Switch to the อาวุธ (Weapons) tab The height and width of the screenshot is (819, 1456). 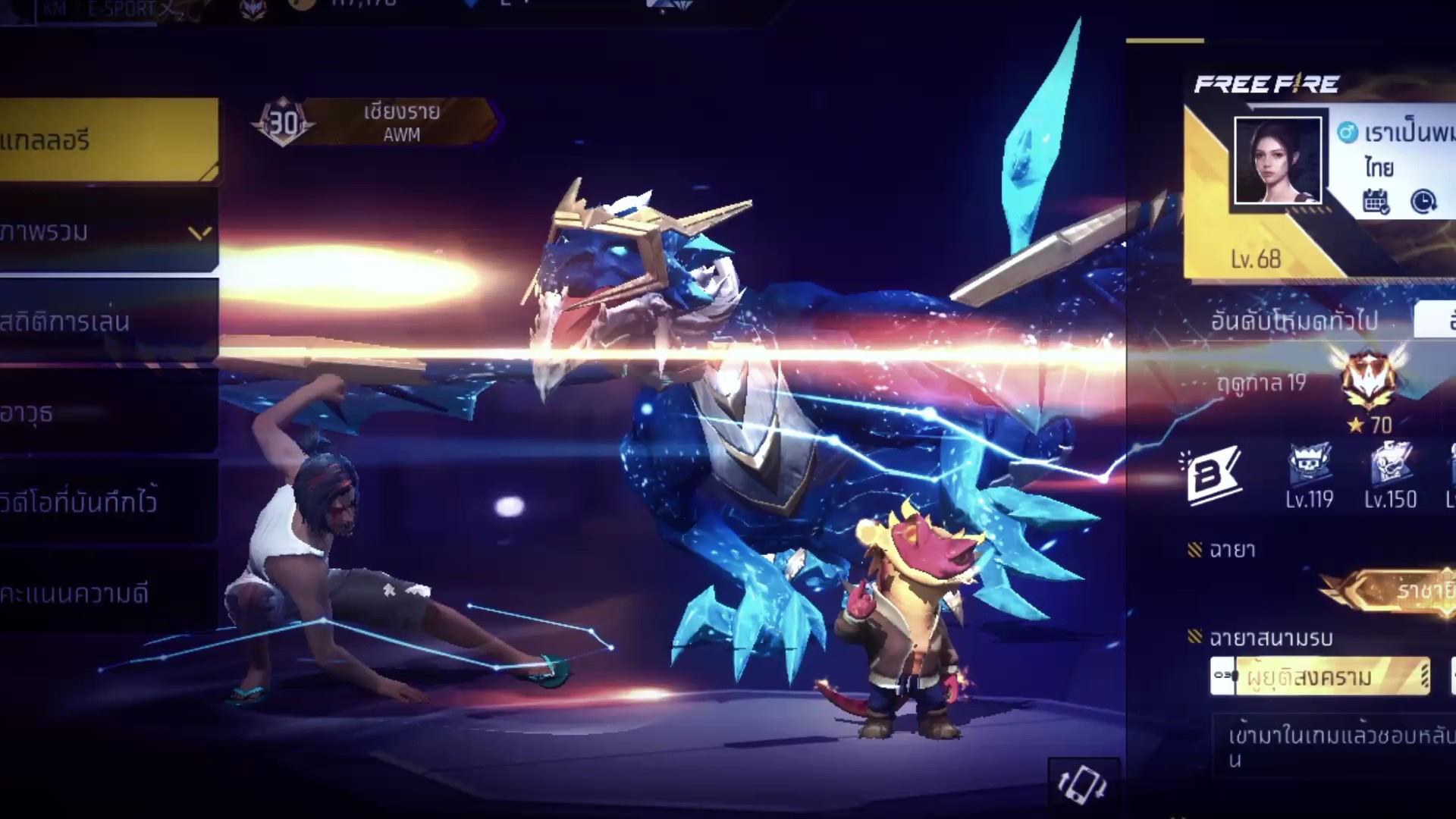click(x=106, y=413)
